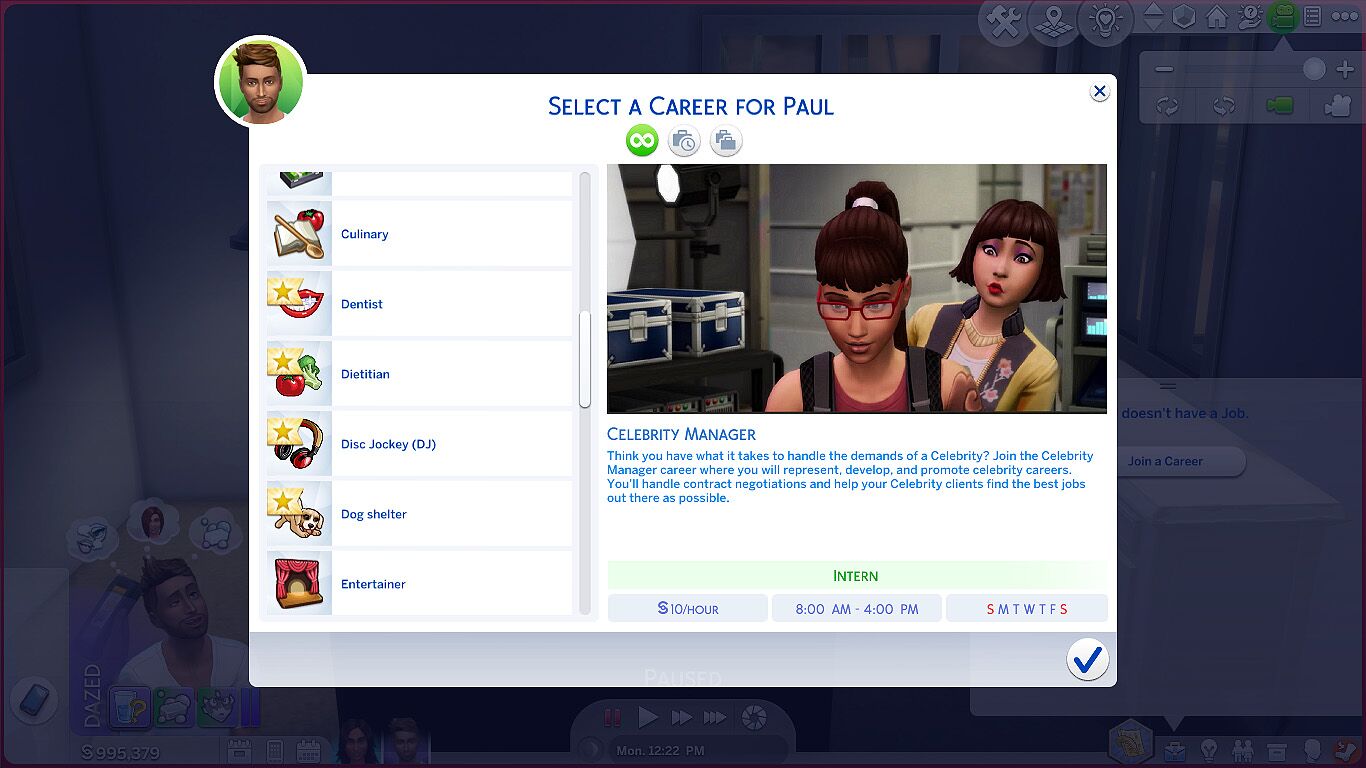The height and width of the screenshot is (768, 1366).
Task: Enable the green video capture toggle
Action: coord(1279,105)
